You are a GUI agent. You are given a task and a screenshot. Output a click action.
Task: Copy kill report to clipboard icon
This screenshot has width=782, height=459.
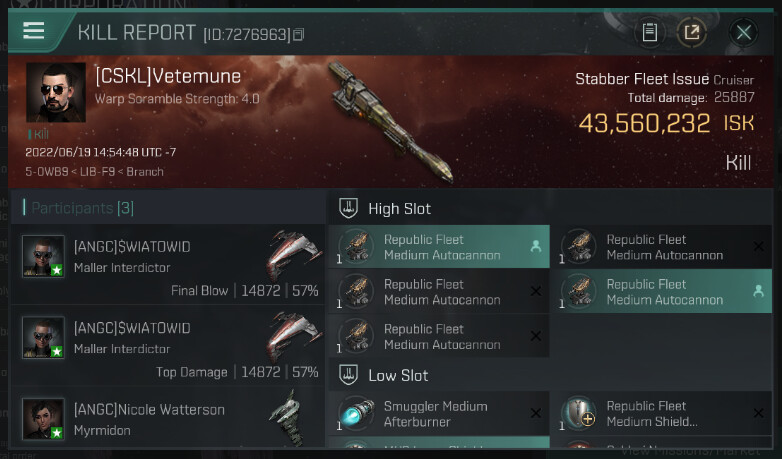650,32
